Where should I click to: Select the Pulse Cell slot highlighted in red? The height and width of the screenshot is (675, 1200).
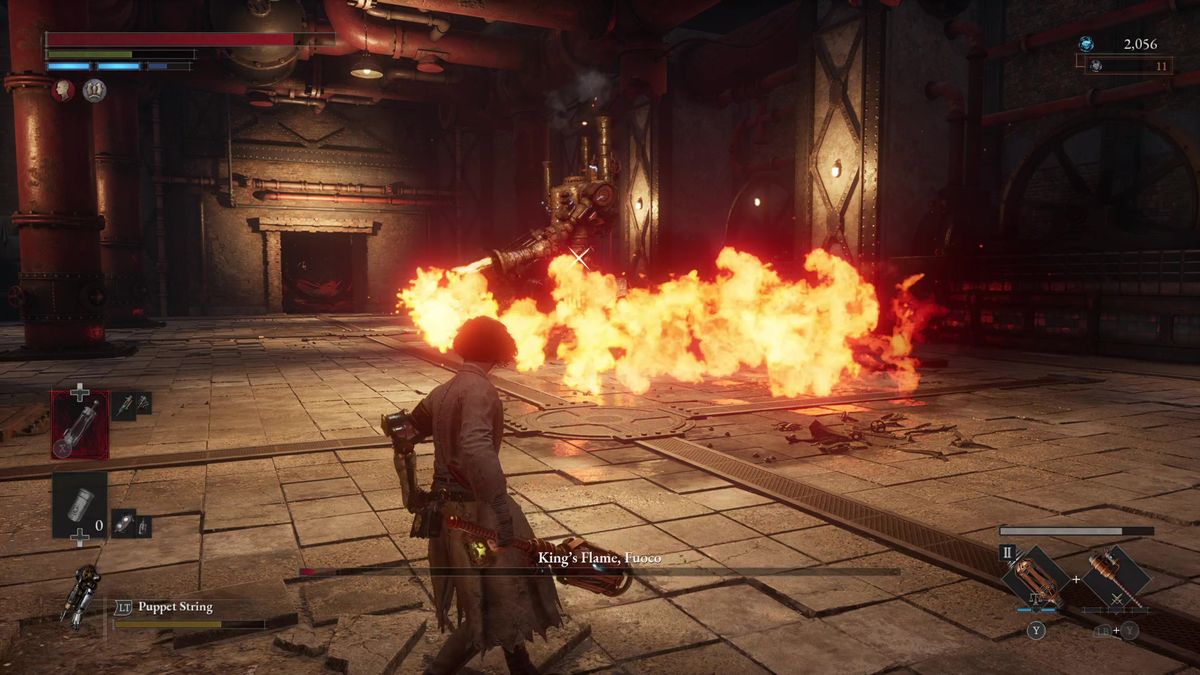tap(80, 424)
